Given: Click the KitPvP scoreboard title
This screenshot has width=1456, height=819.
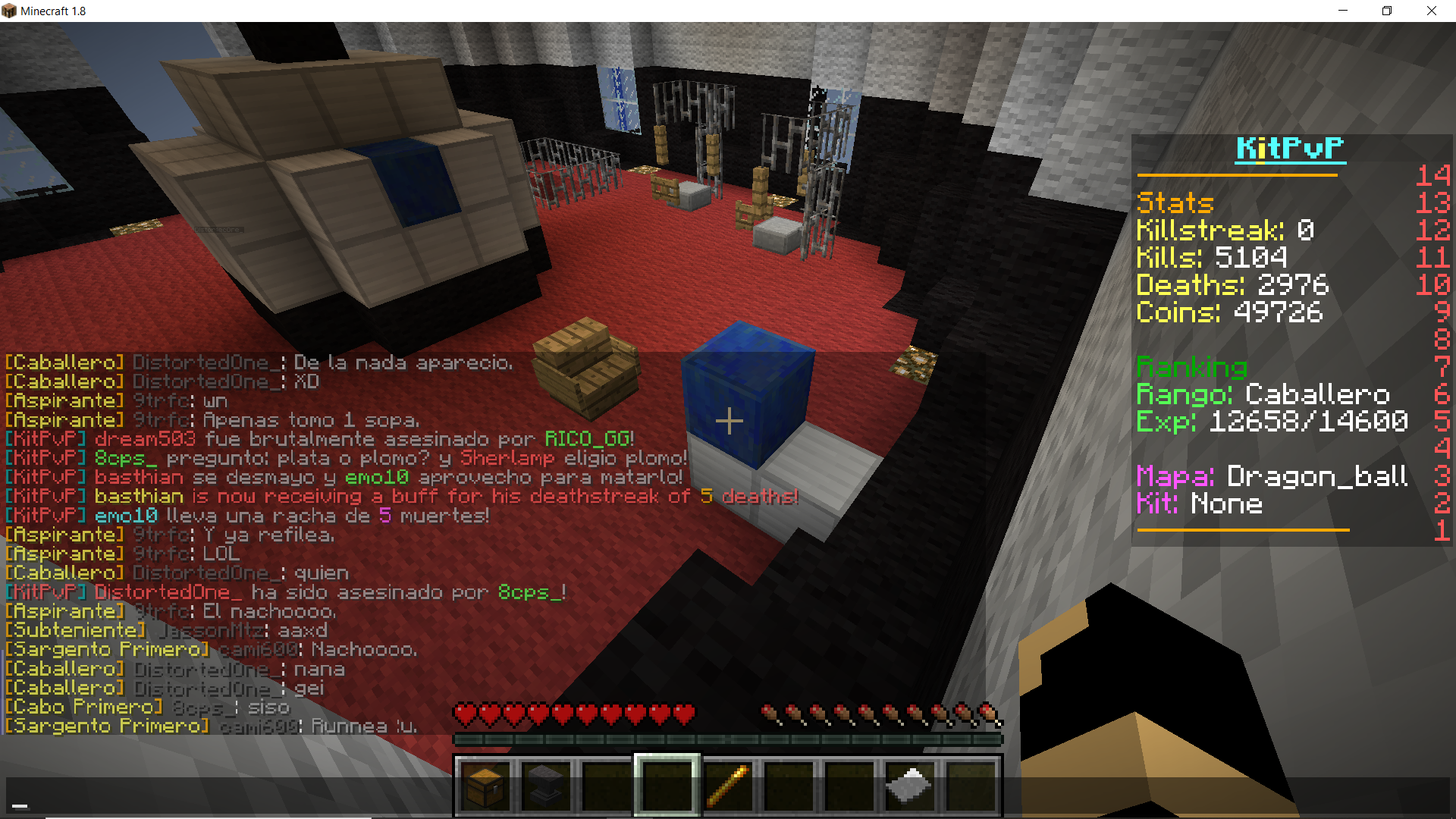Looking at the screenshot, I should point(1289,149).
